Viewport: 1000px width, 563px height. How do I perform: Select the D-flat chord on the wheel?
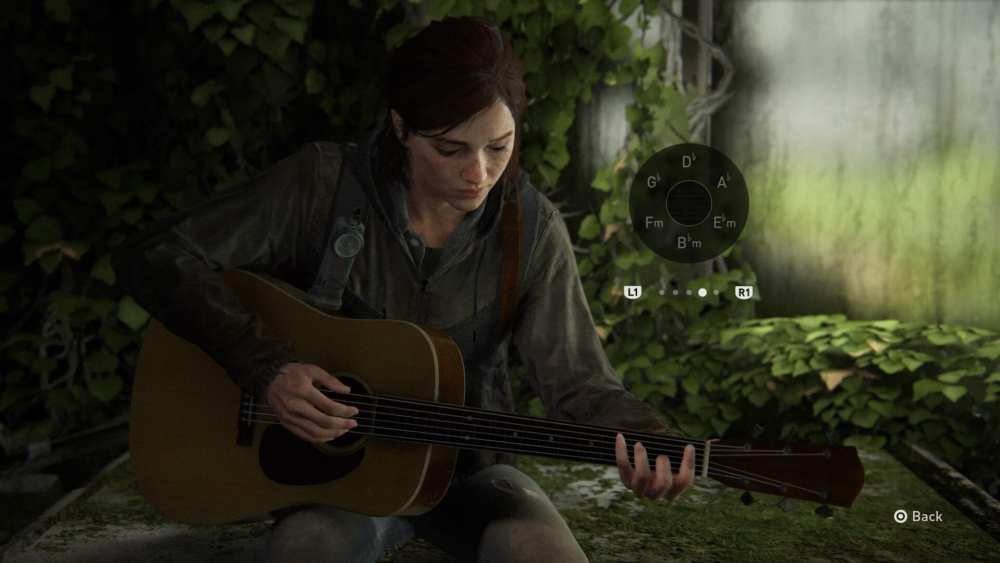689,162
